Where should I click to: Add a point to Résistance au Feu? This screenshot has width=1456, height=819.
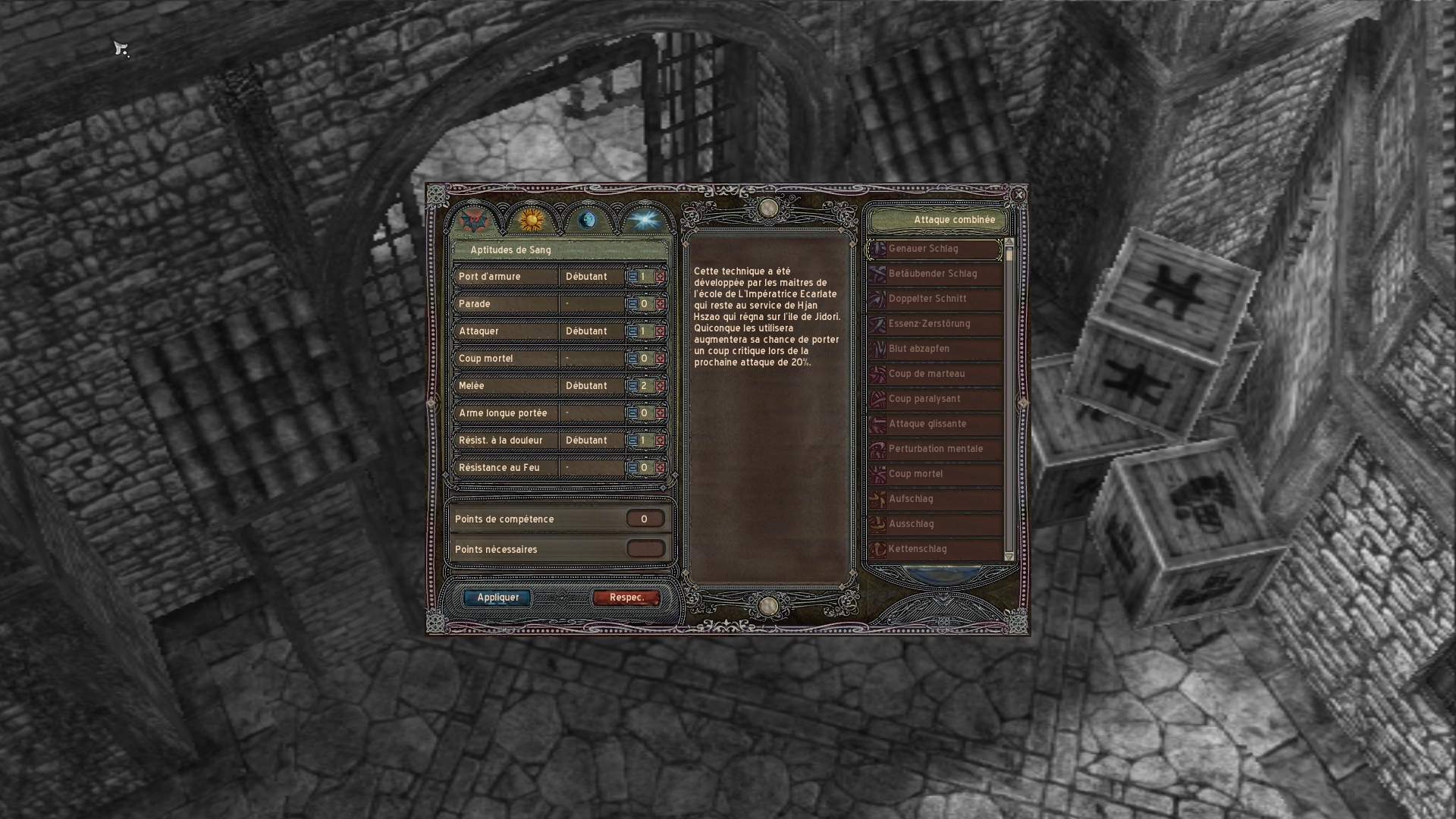(660, 468)
